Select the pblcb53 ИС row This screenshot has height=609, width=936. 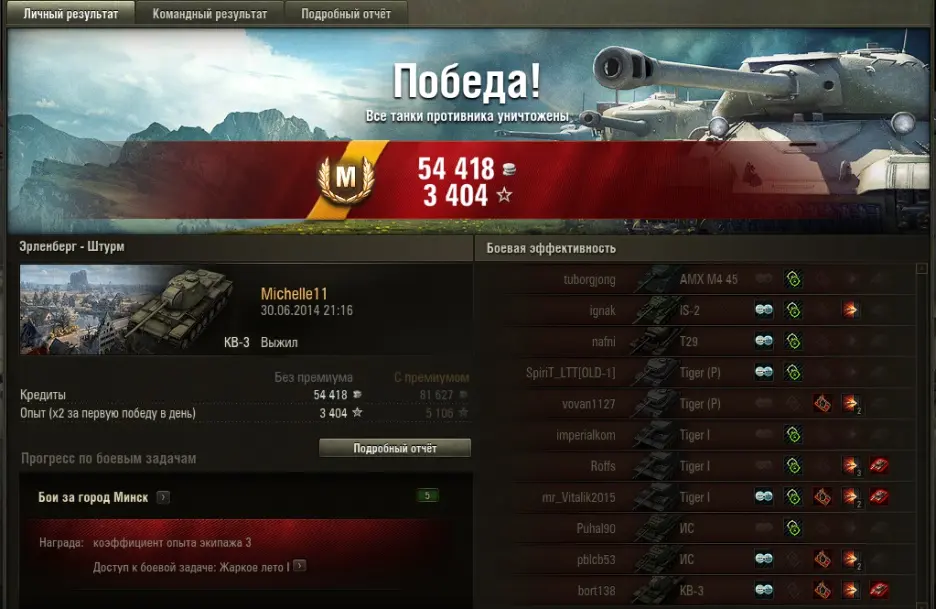pyautogui.click(x=700, y=559)
